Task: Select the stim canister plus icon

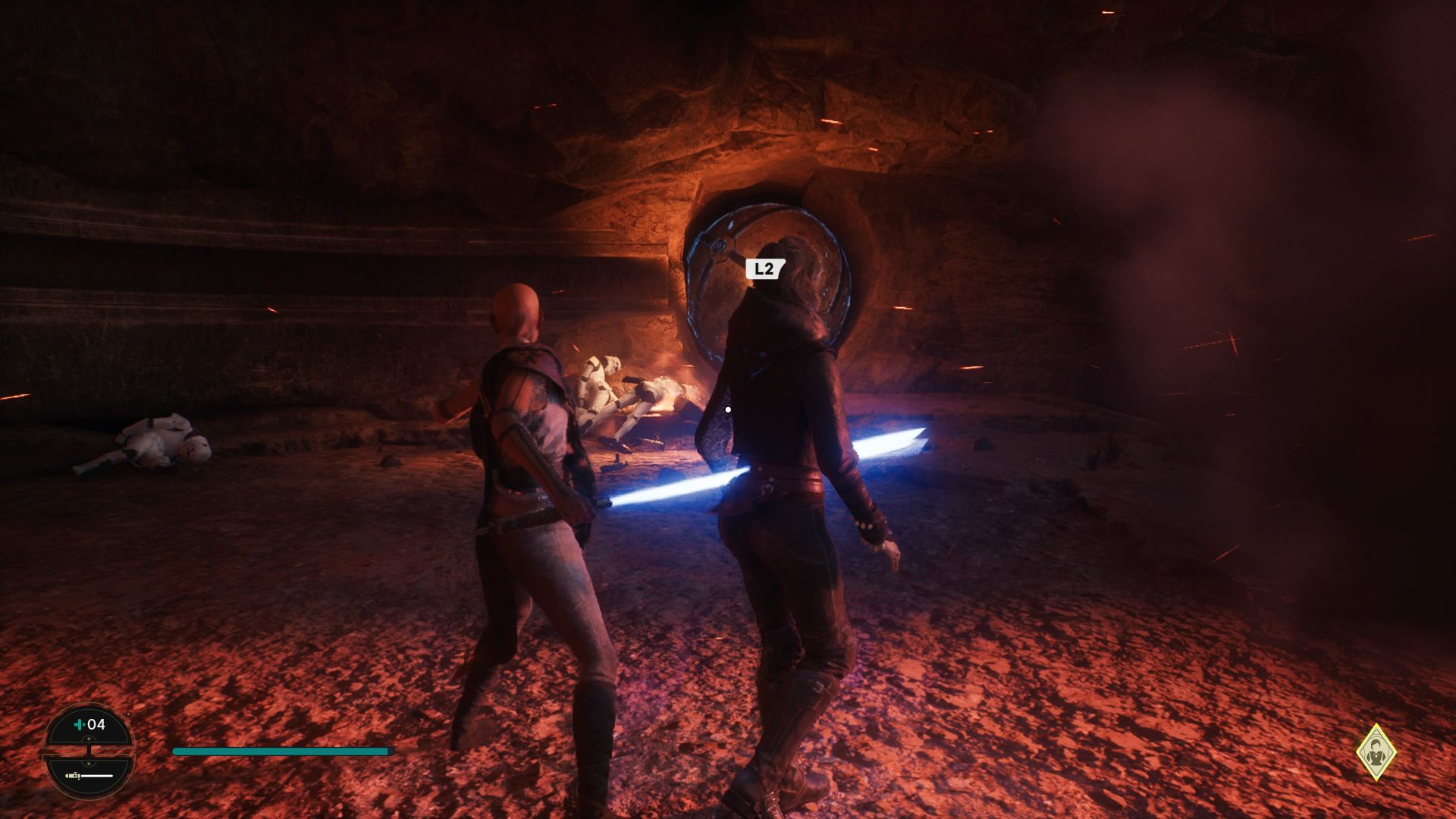Action: coord(80,724)
